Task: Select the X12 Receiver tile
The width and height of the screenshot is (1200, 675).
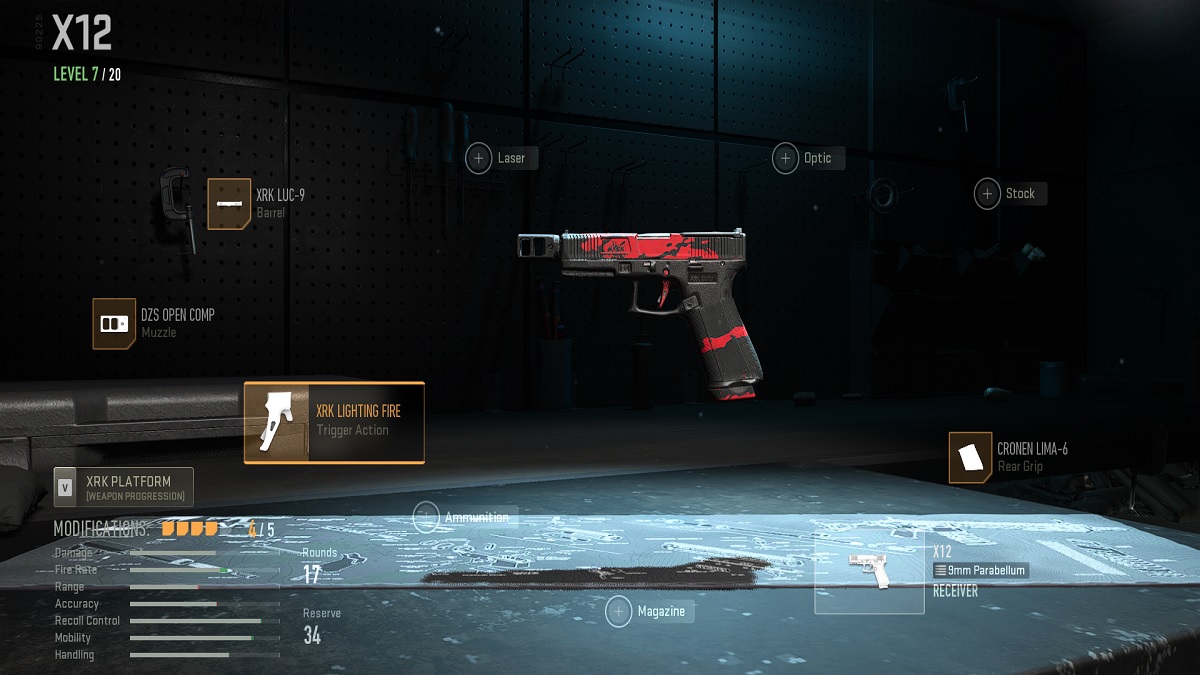Action: pos(869,572)
